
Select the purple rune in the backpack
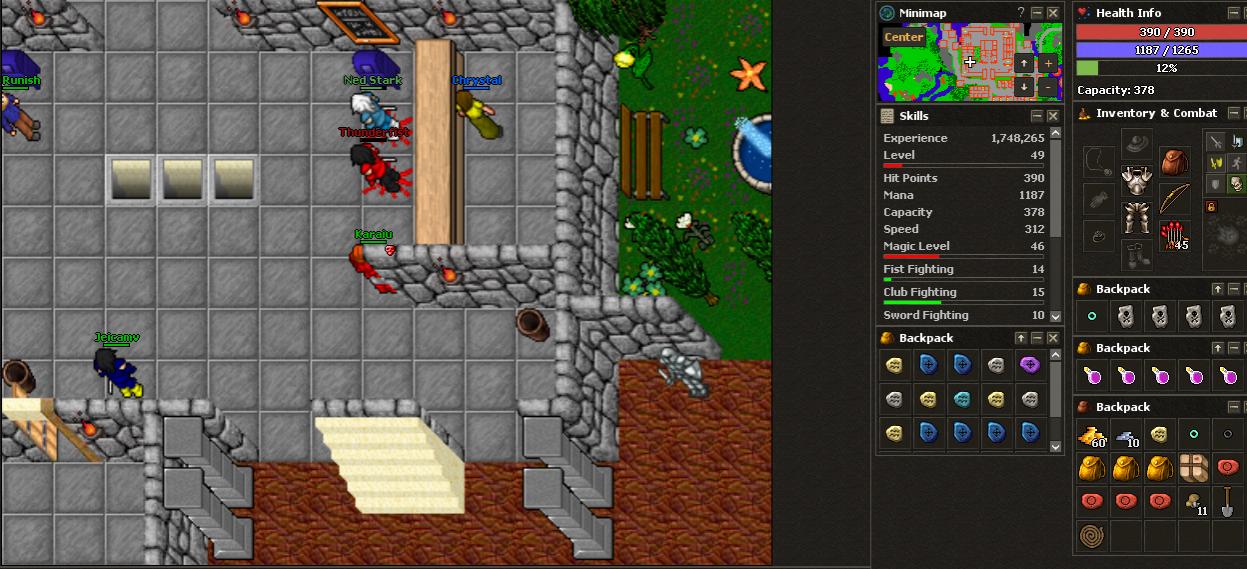tap(1028, 365)
